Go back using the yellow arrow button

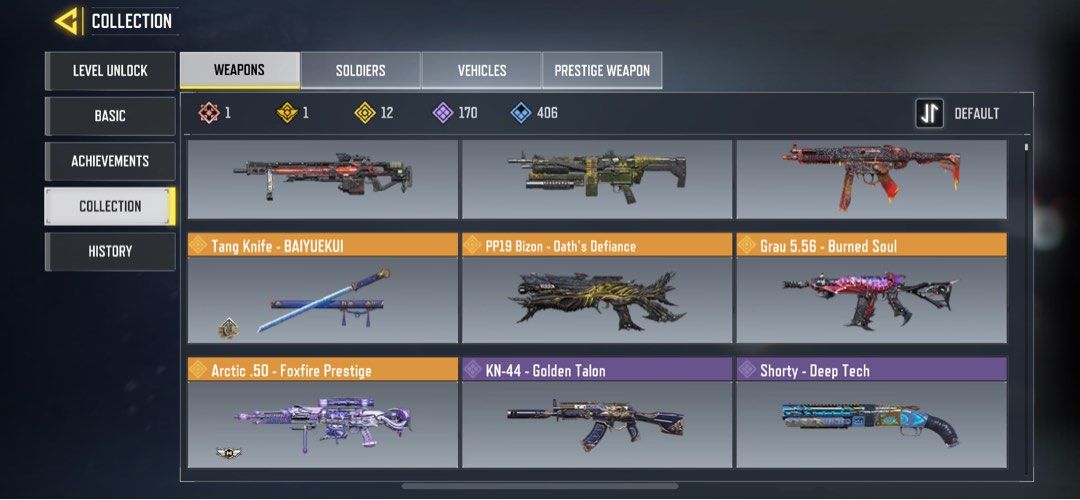[68, 21]
